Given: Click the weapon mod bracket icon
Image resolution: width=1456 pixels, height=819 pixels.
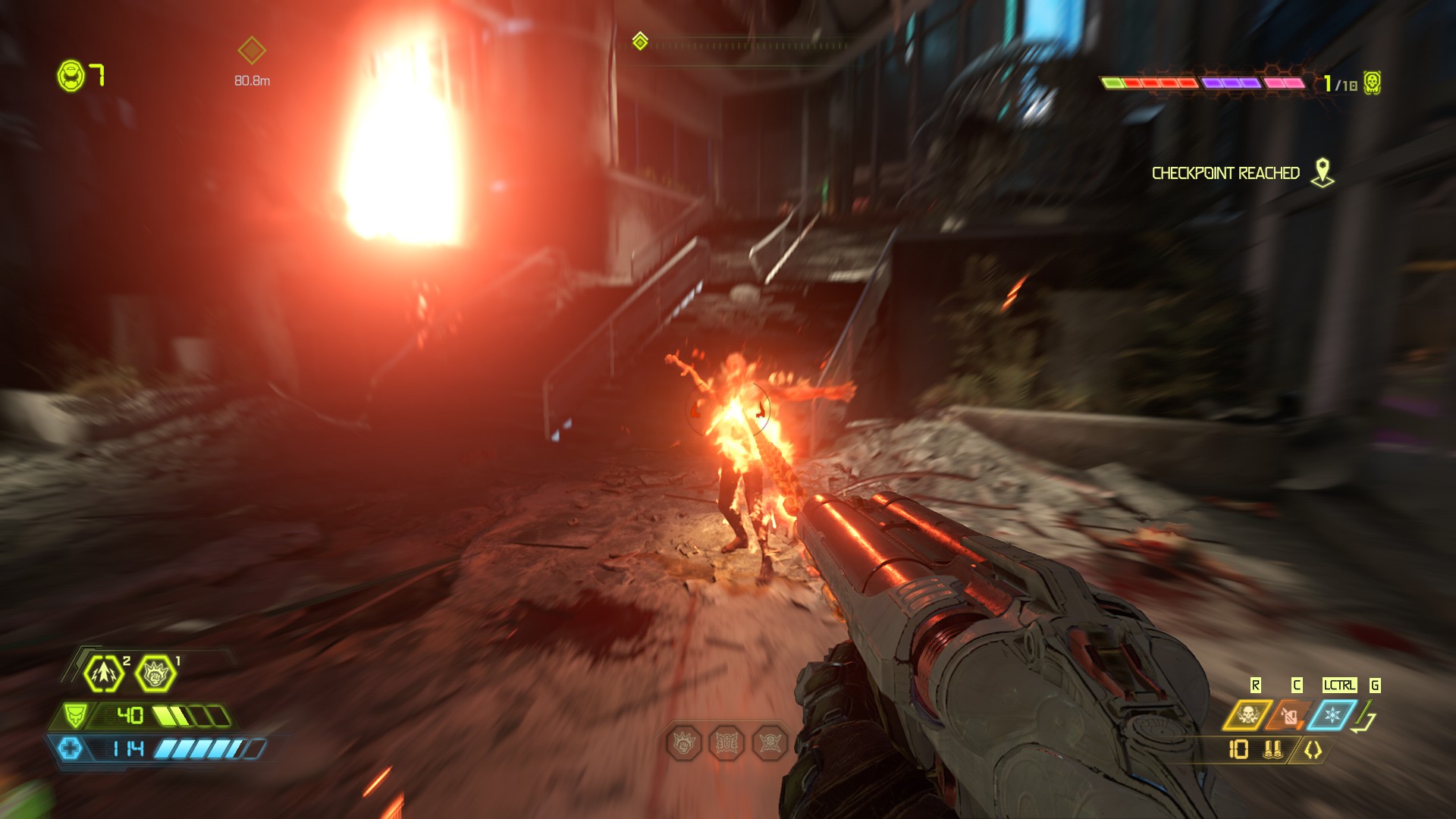Looking at the screenshot, I should [1313, 750].
